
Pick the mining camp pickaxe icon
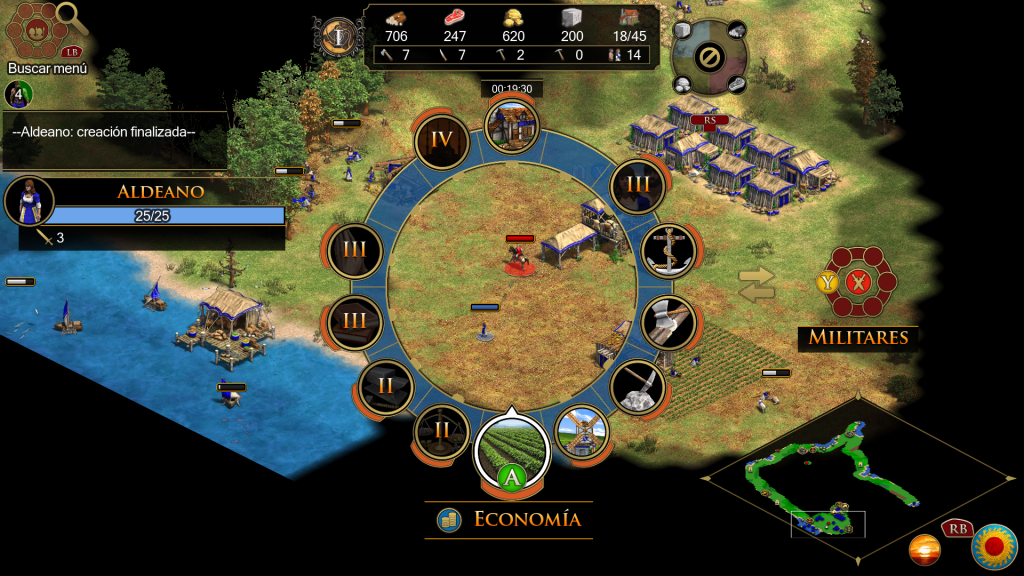click(x=638, y=387)
